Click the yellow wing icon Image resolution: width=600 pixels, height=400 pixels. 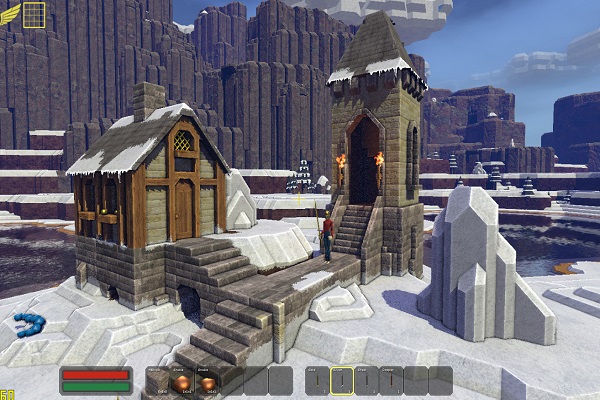(9, 11)
